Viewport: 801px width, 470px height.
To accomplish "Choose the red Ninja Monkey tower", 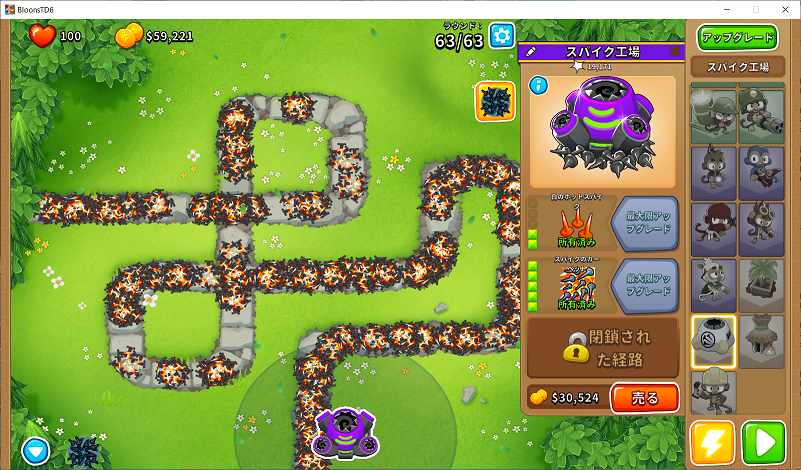I will point(714,228).
